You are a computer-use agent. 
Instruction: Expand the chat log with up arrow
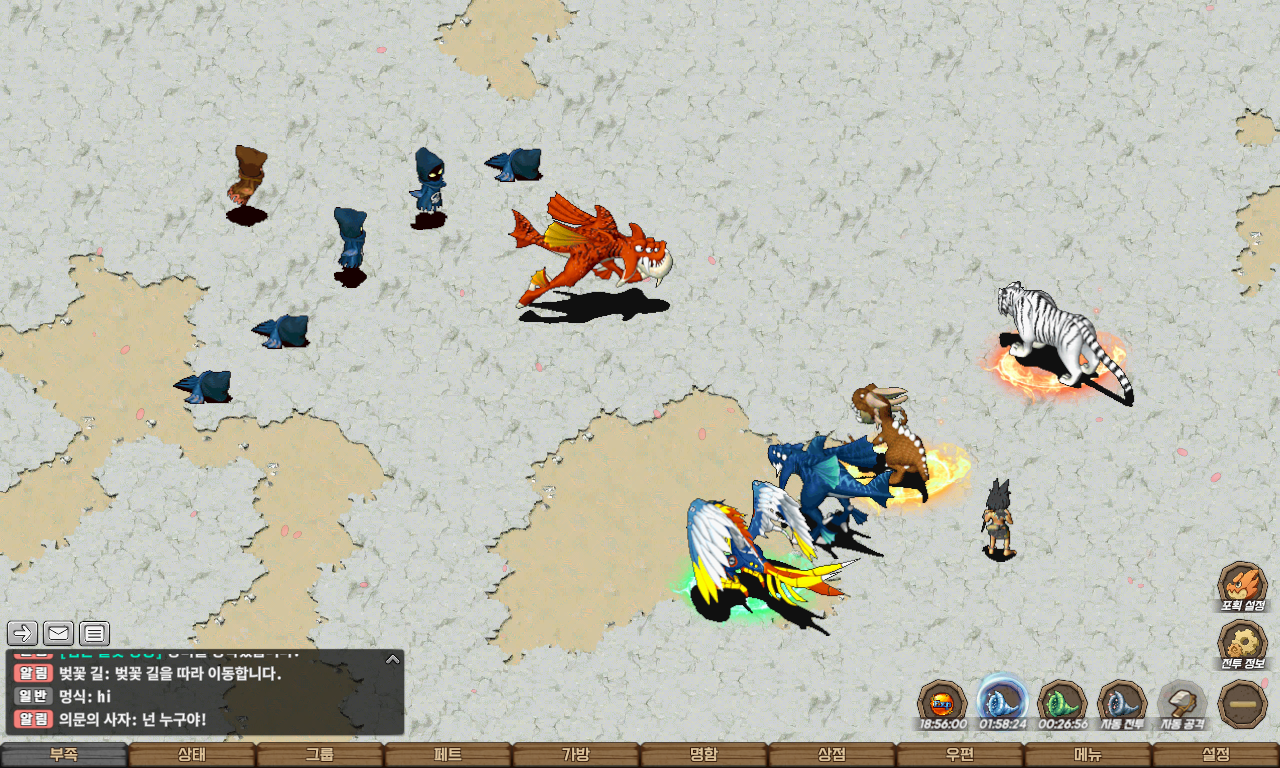393,659
